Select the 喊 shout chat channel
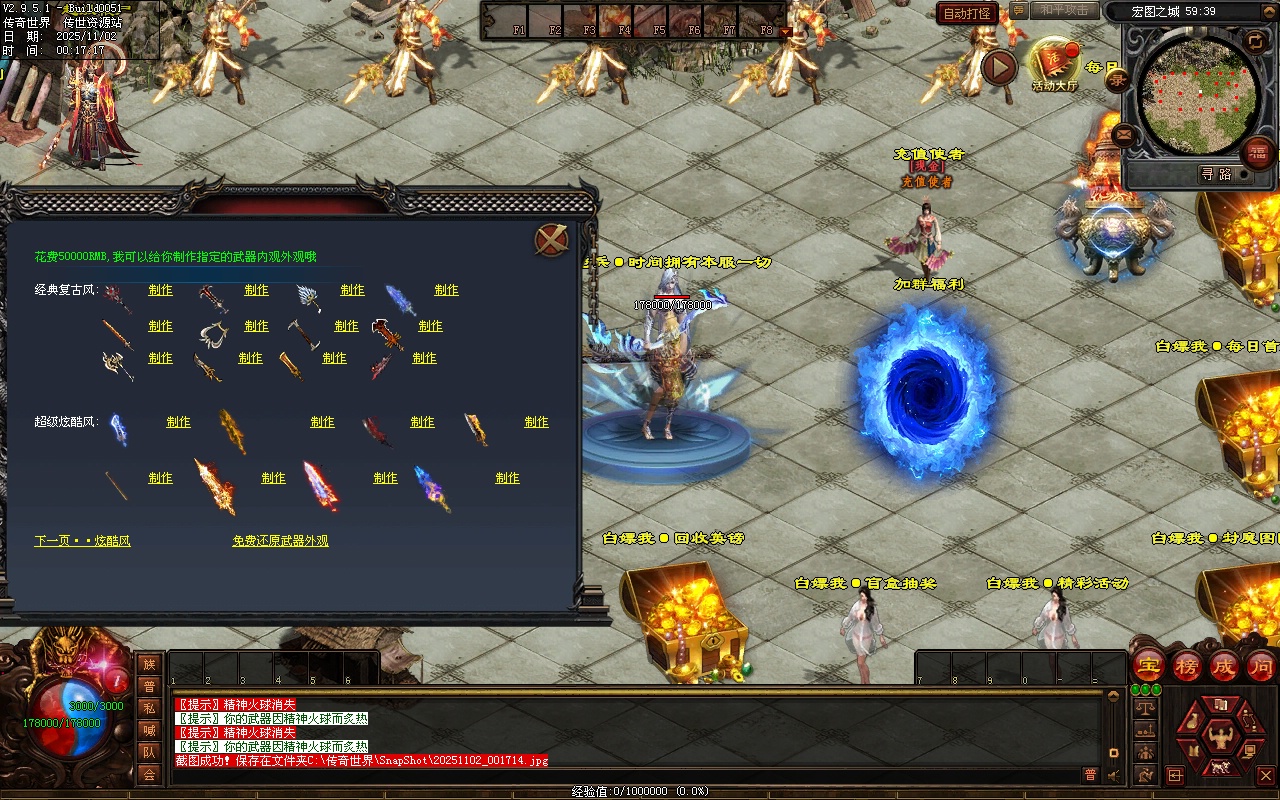Screen dimensions: 1280x800 149,730
